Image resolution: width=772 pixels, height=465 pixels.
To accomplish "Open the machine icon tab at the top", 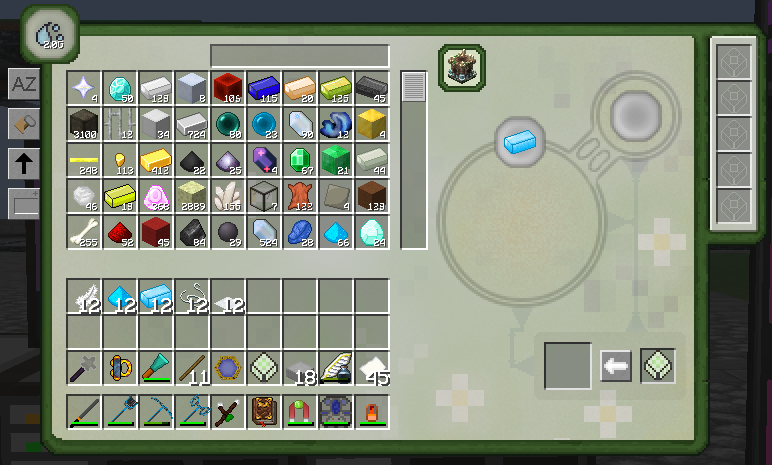I will point(462,67).
